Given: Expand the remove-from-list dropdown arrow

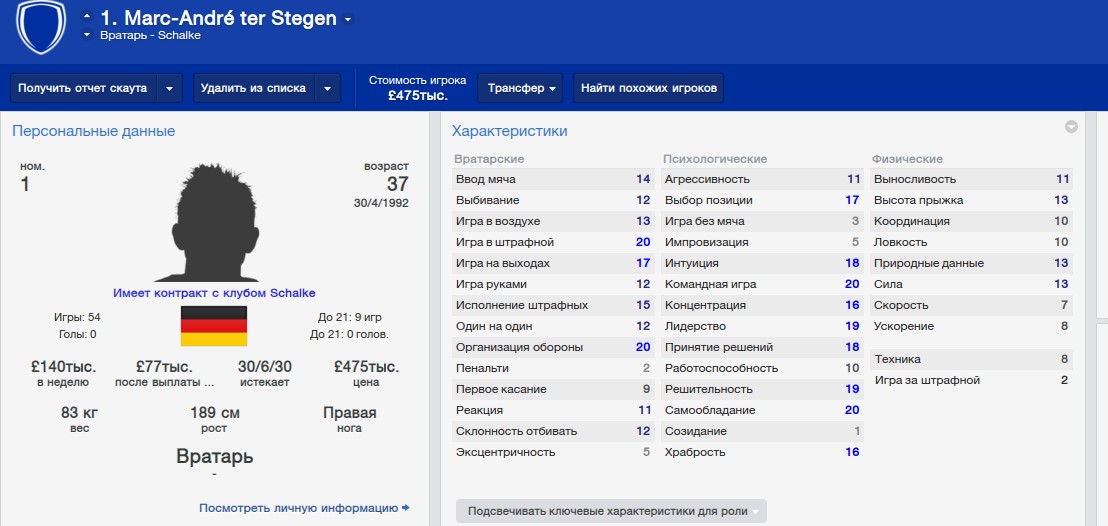Looking at the screenshot, I should (327, 88).
